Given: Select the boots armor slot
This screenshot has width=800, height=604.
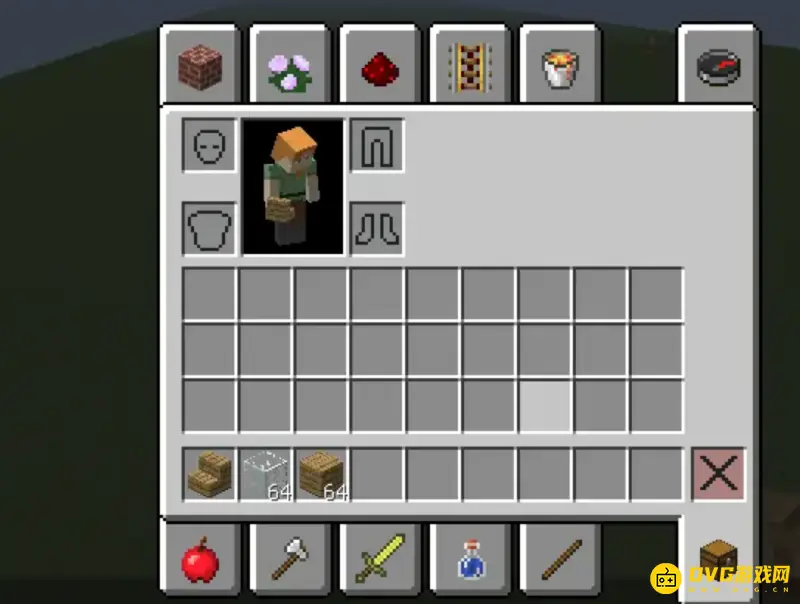Looking at the screenshot, I should (377, 229).
